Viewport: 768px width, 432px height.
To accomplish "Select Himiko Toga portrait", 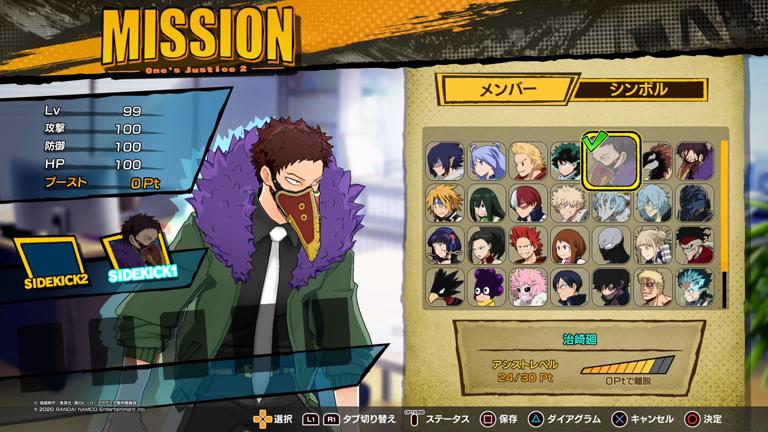I will 654,245.
